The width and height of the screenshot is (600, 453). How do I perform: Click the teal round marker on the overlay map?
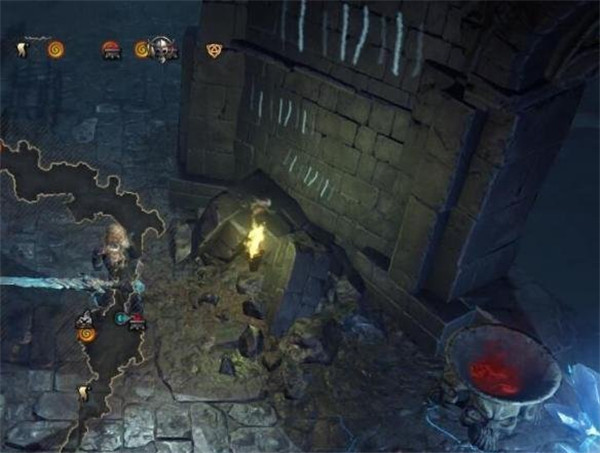tap(121, 319)
